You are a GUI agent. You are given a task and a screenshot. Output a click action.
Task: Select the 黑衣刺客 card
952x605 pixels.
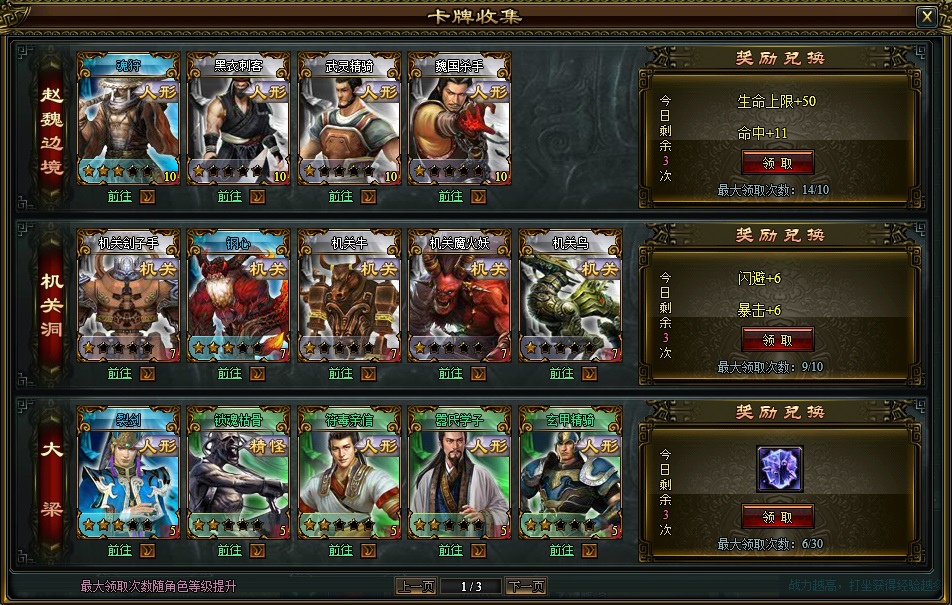pos(239,119)
